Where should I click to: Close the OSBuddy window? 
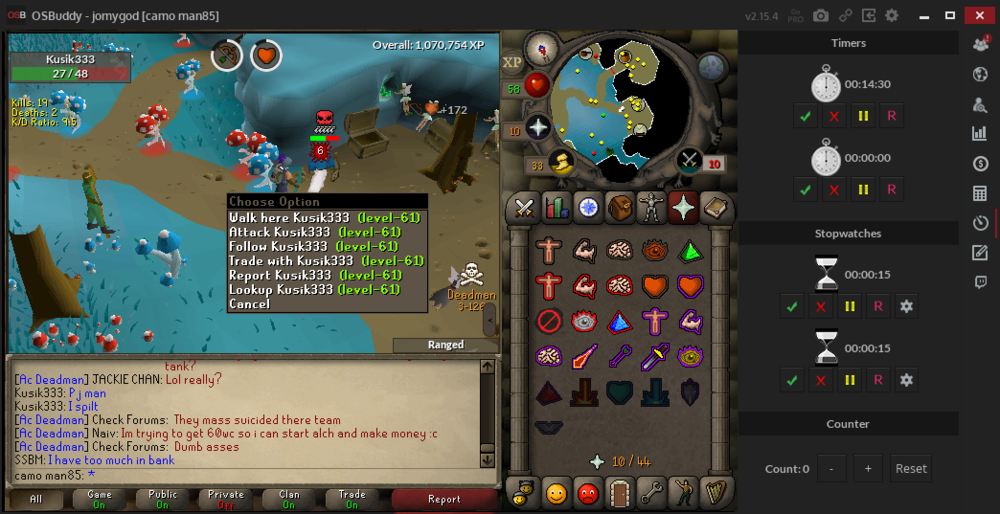pyautogui.click(x=977, y=15)
